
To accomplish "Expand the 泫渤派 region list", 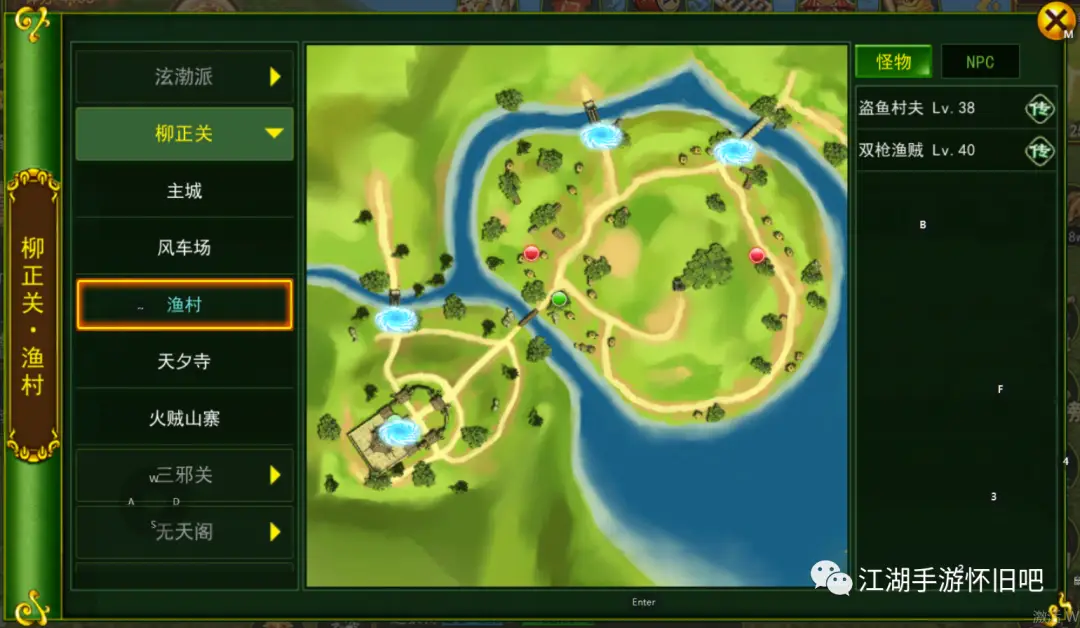I will (184, 77).
